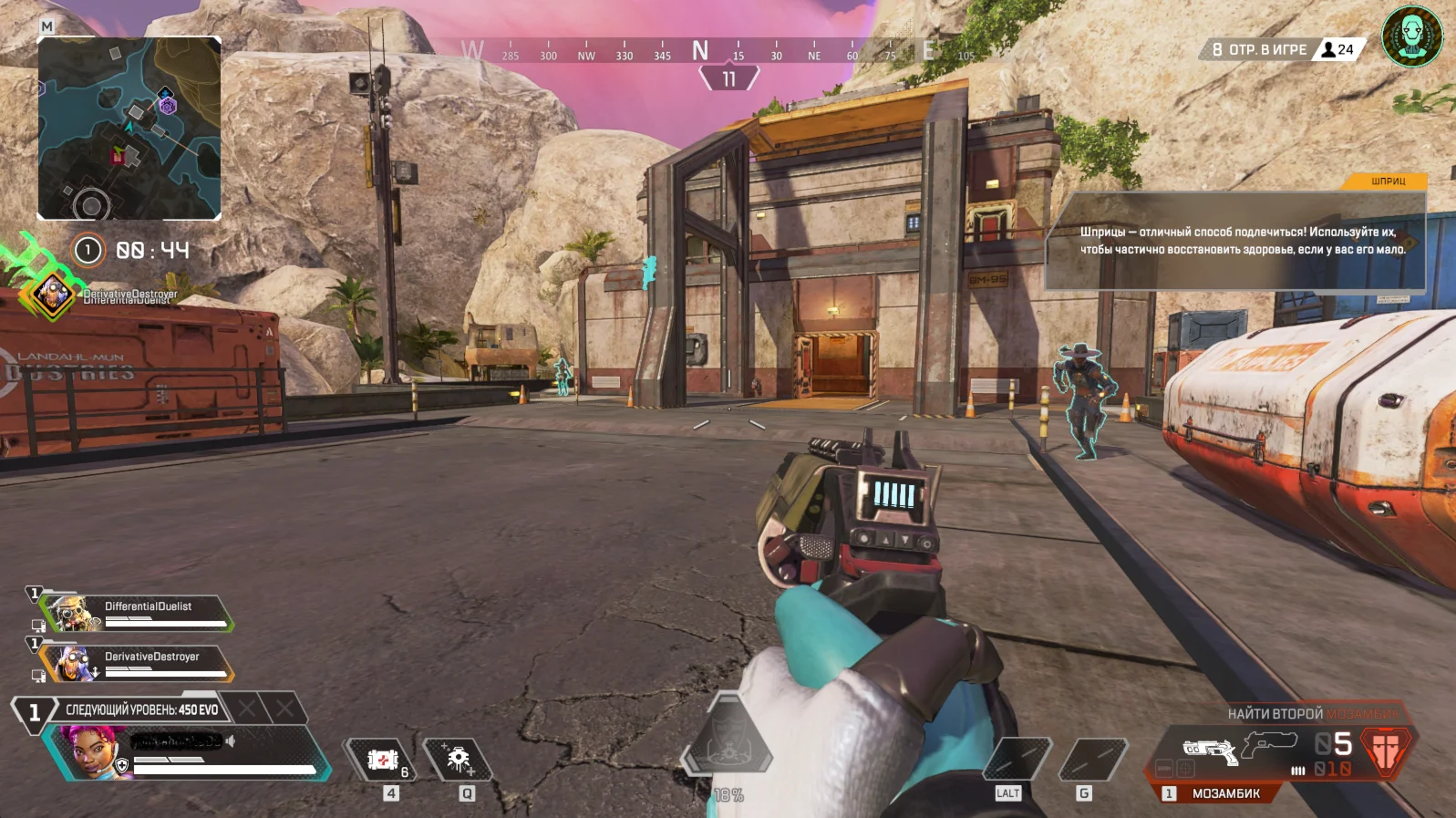Click the second empty pistol weapon slot

(1269, 744)
